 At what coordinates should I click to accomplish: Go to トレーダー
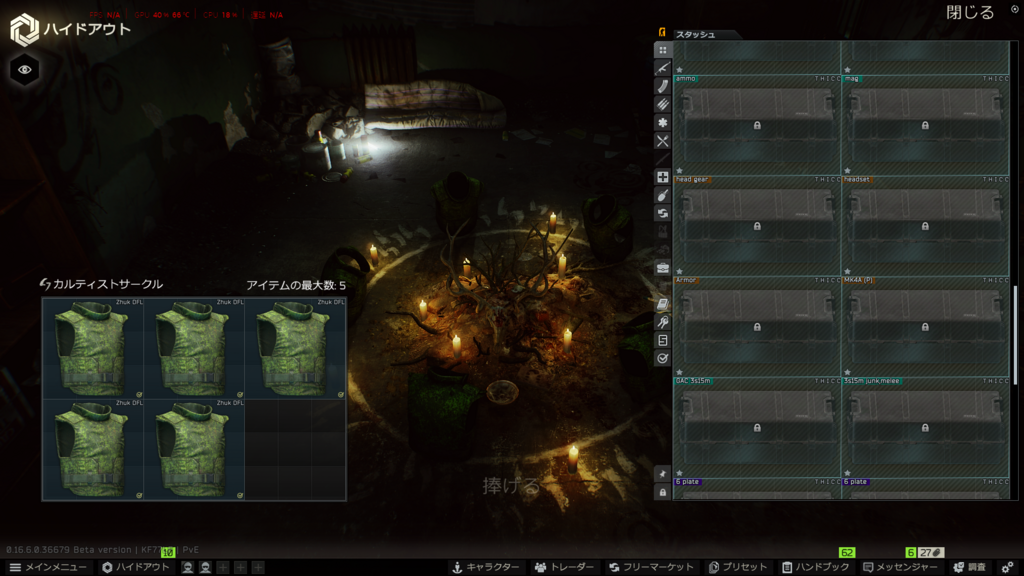pyautogui.click(x=564, y=567)
